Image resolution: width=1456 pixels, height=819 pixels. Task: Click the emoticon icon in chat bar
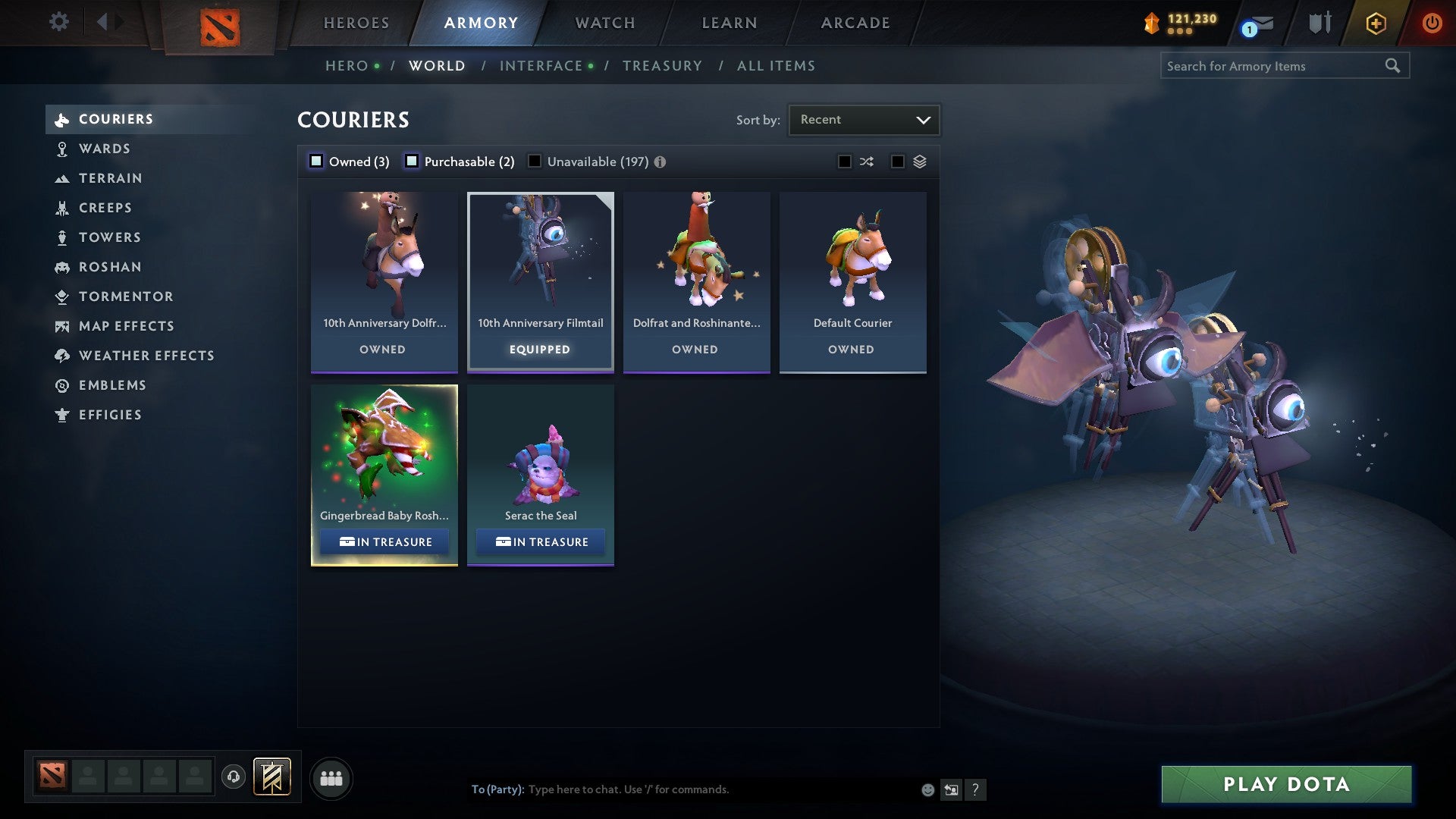coord(927,789)
